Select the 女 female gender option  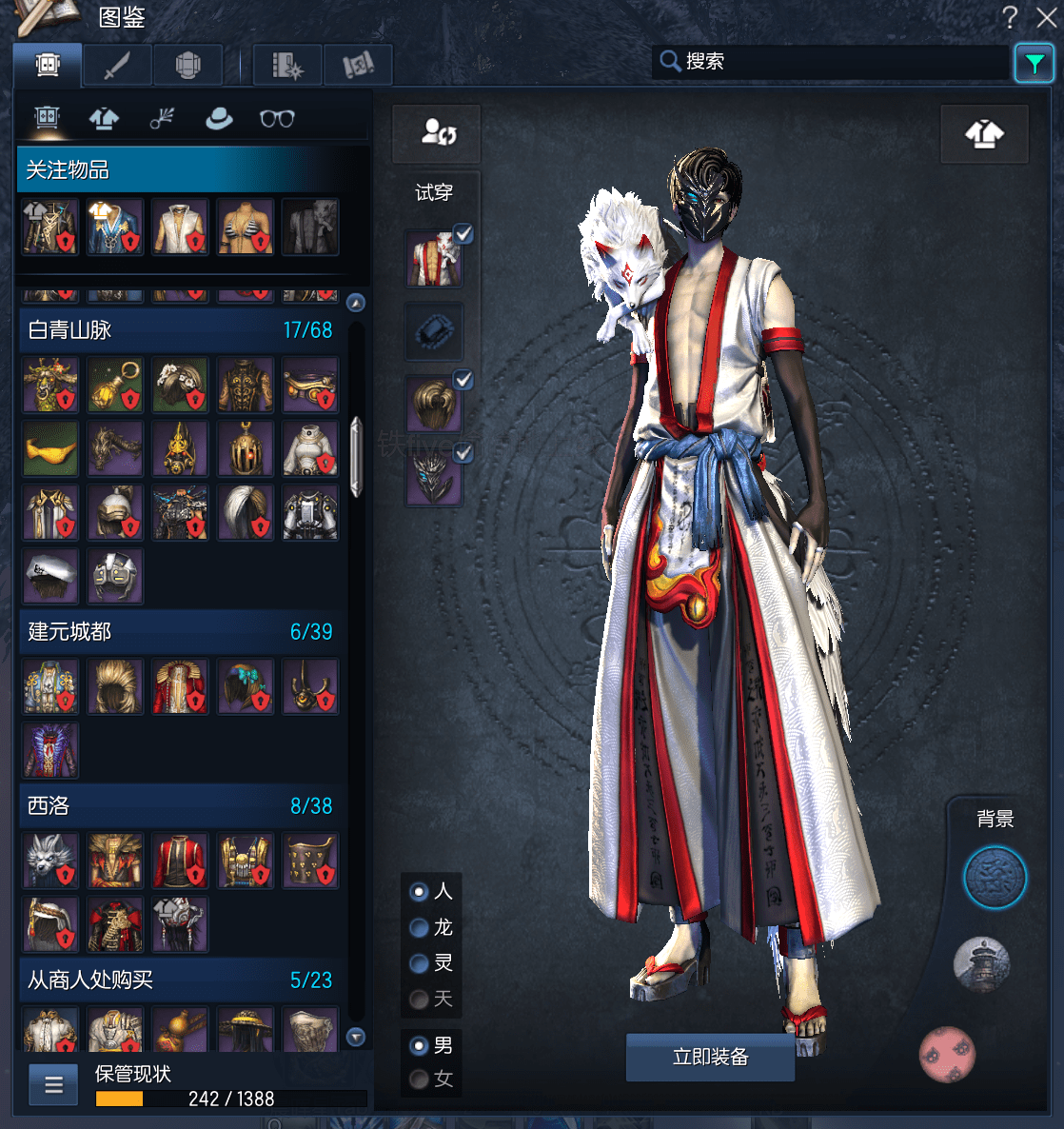(419, 1079)
